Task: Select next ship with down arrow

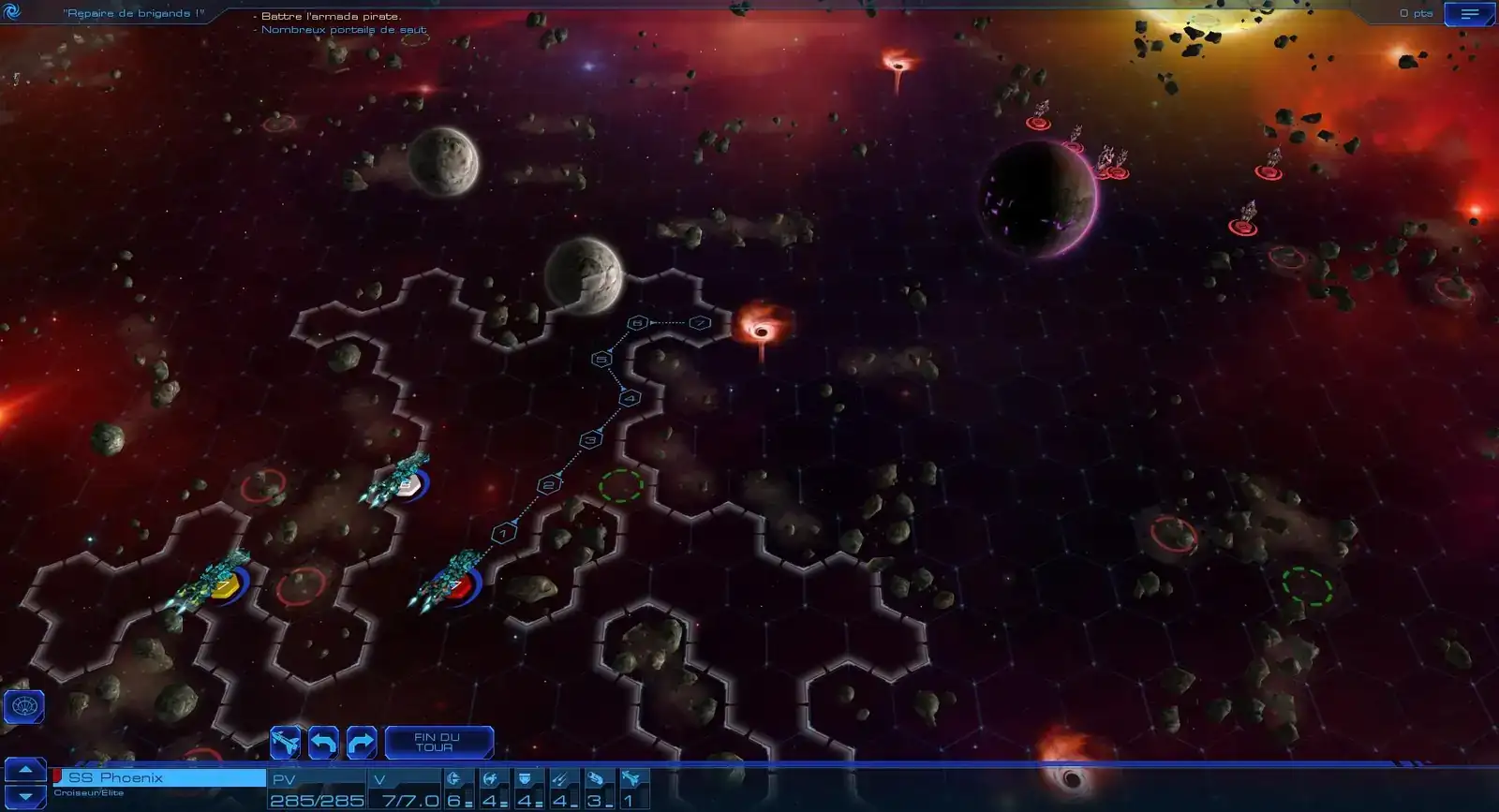Action: (x=25, y=797)
